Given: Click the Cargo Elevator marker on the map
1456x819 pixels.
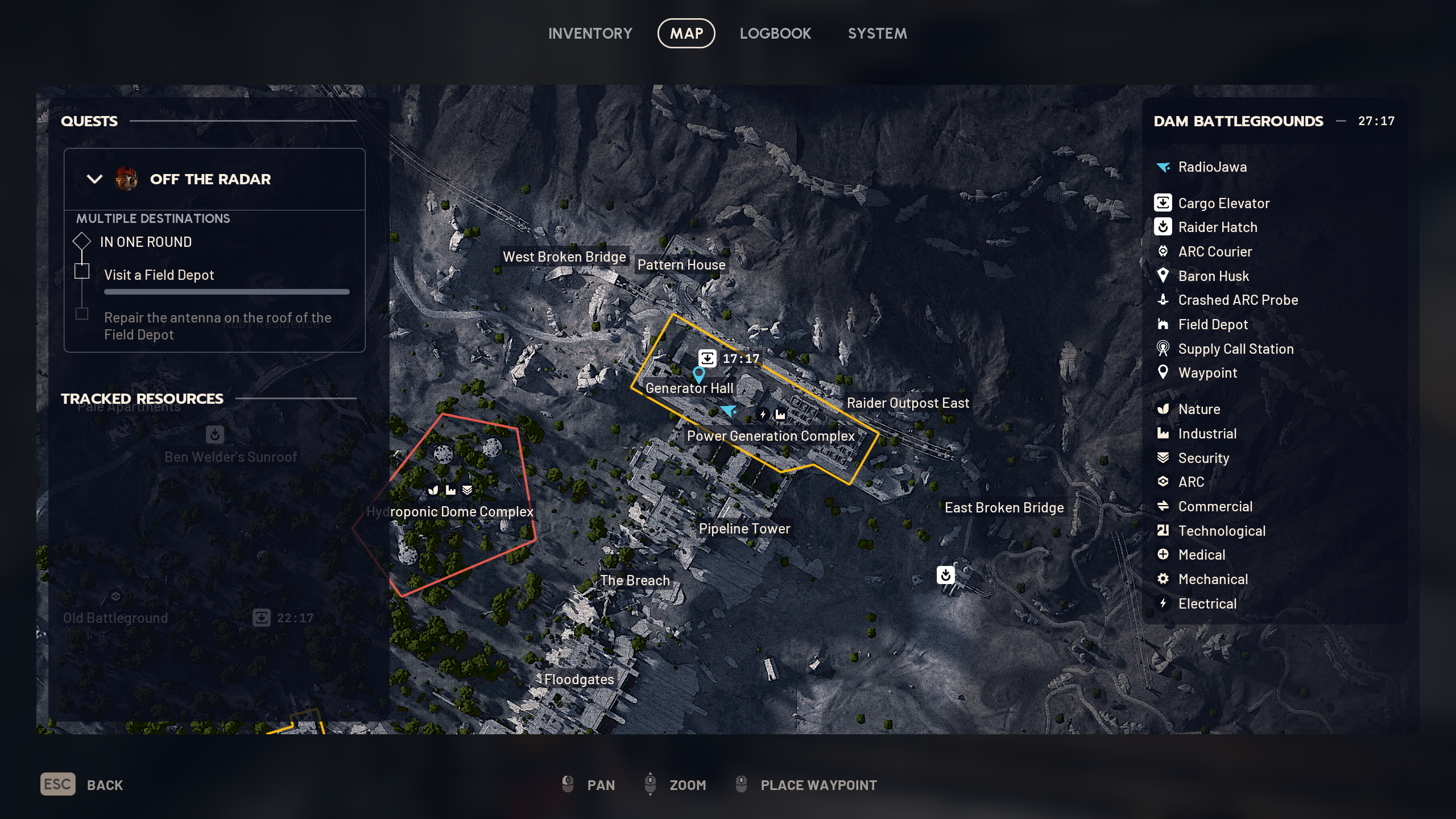Looking at the screenshot, I should (707, 358).
